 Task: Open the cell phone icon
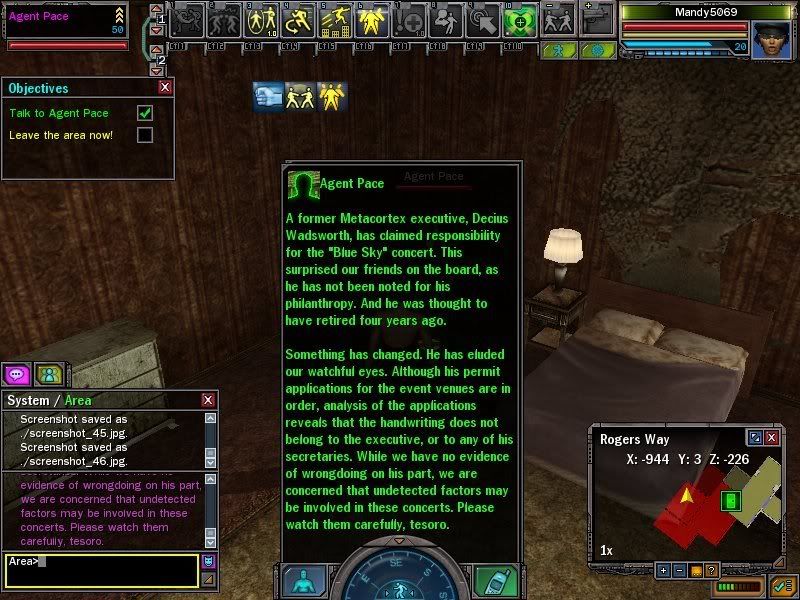click(491, 581)
